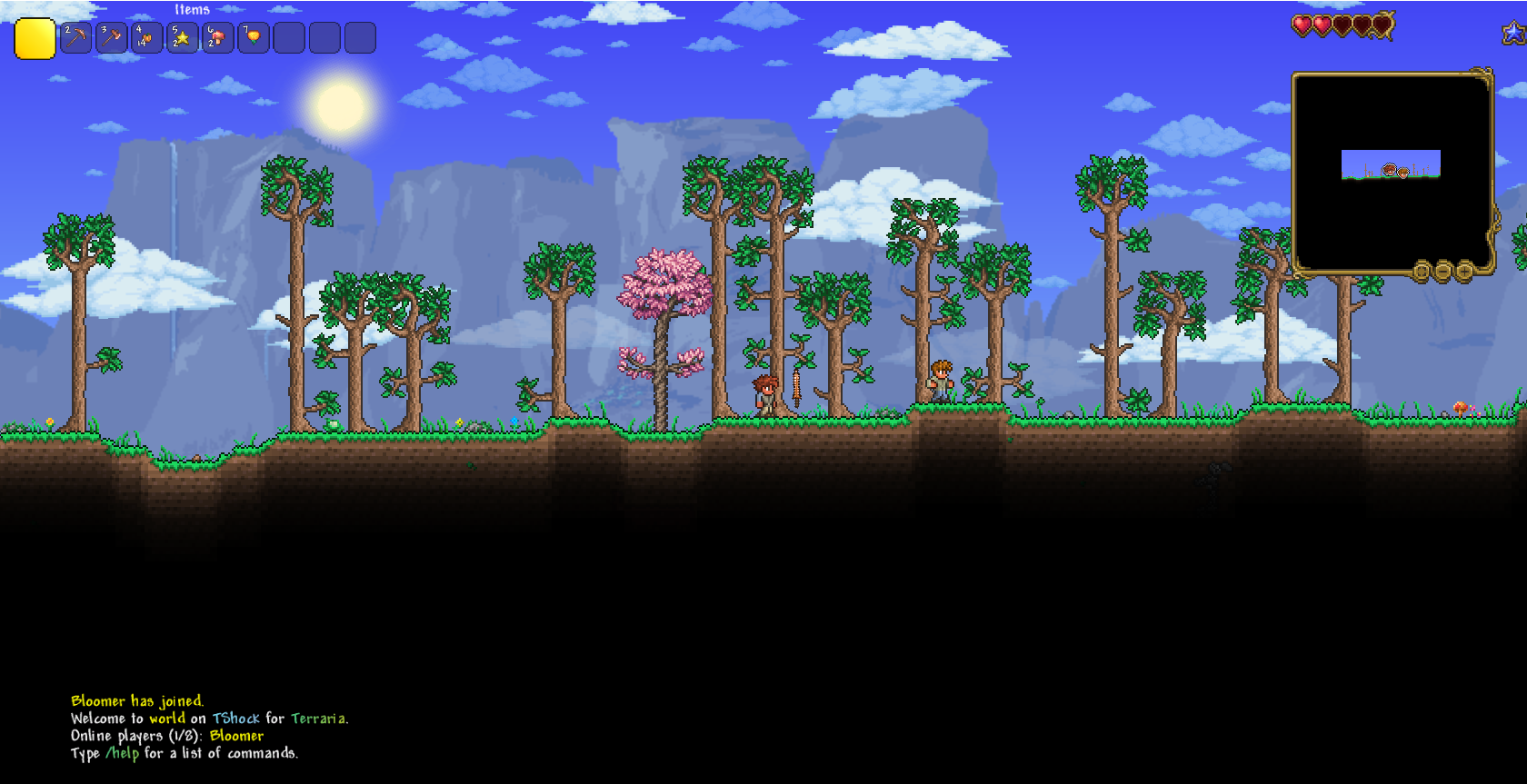
Task: Click the first full heart in the health bar
Action: point(1302,26)
